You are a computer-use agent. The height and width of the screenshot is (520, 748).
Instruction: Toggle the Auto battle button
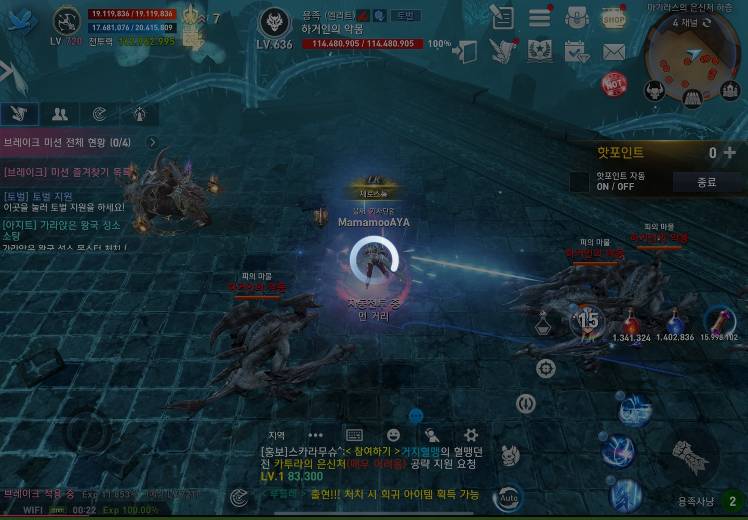point(510,497)
